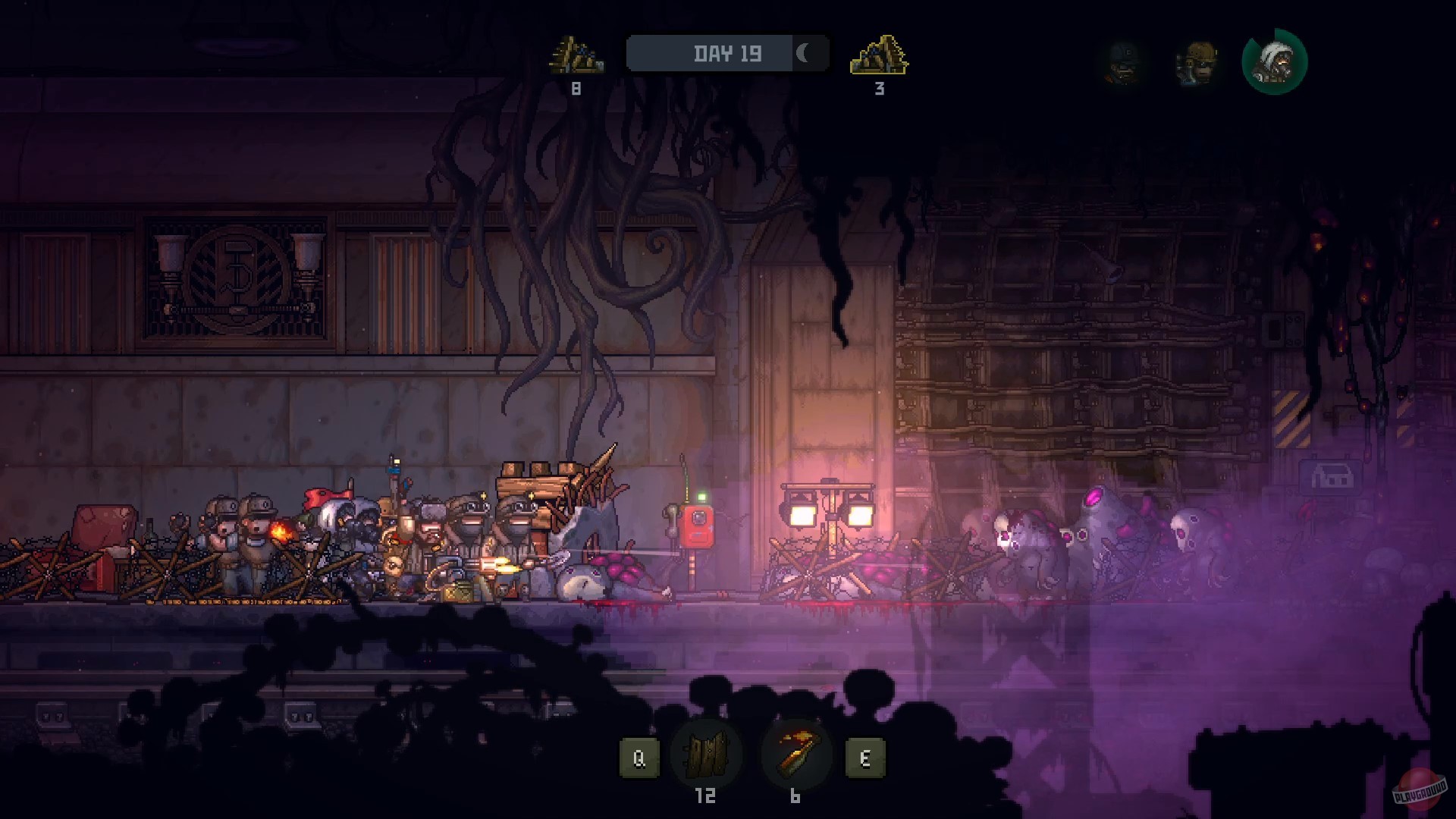Screen dimensions: 1456x819
Task: Toggle the Q hotkey slot on the hotbar
Action: (639, 755)
